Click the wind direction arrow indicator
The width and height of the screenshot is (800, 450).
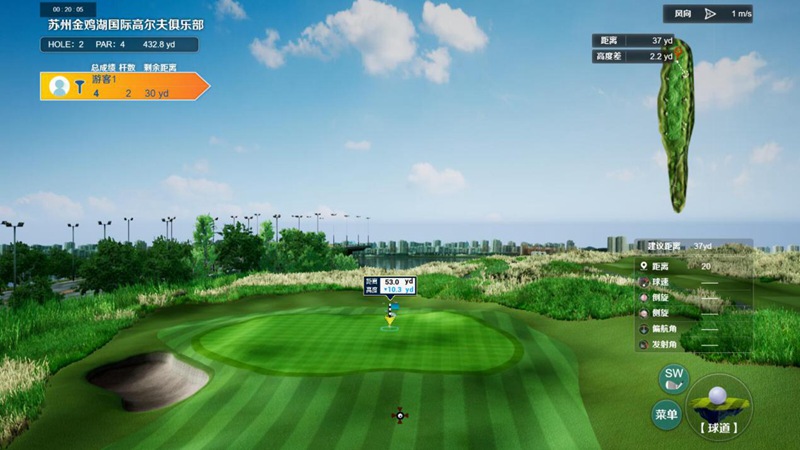point(710,14)
